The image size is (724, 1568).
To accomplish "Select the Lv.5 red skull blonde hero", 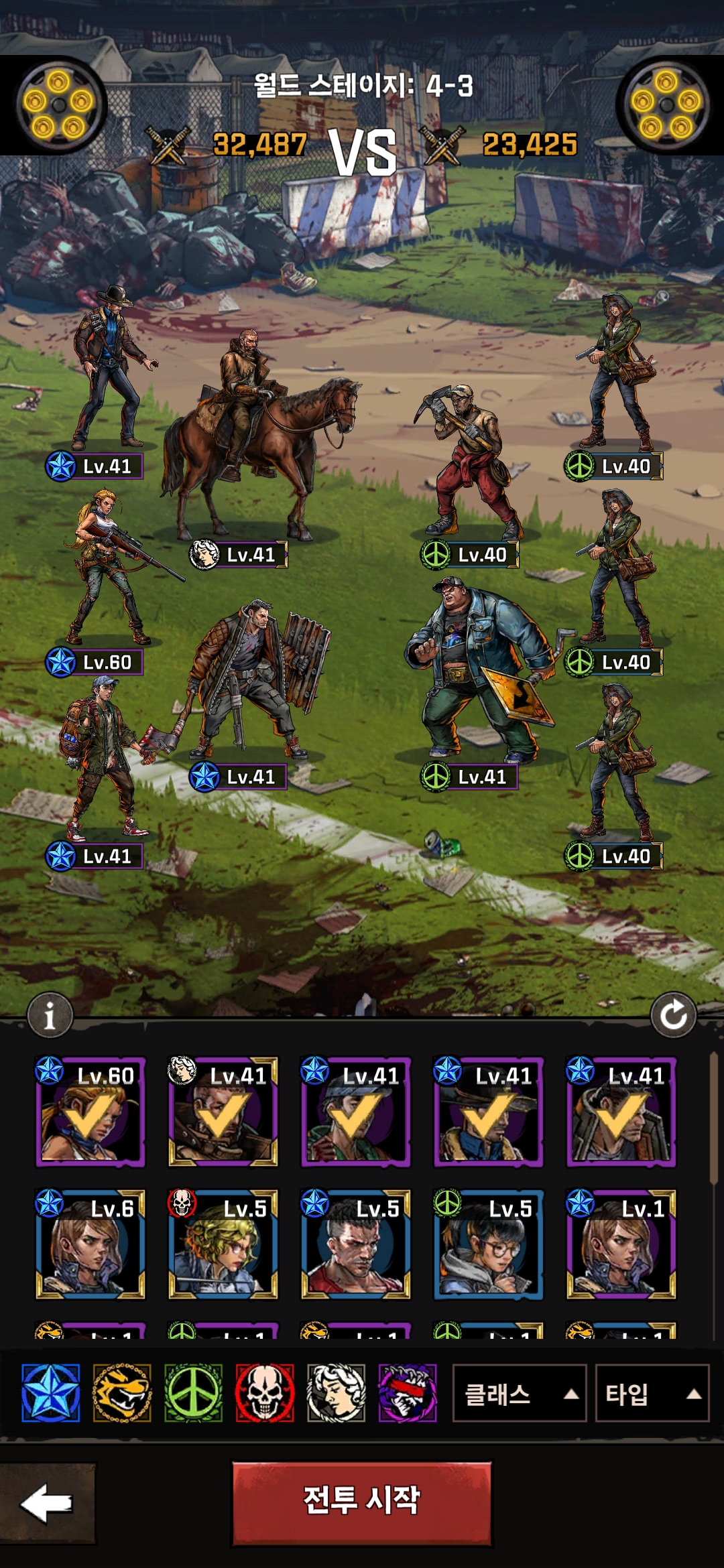I will point(223,1245).
